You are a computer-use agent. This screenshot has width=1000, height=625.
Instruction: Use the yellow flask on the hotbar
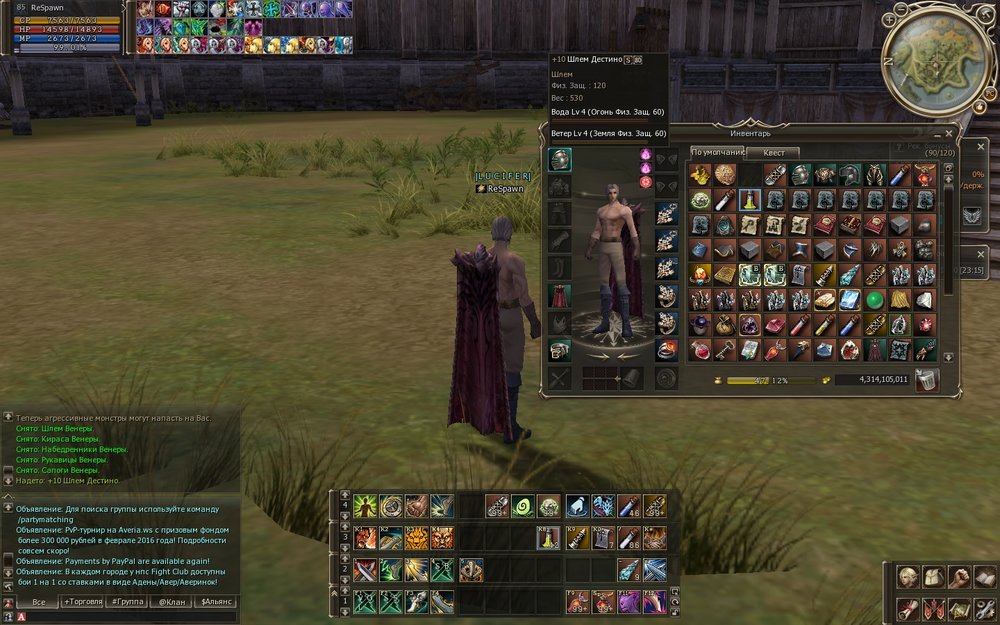point(548,538)
